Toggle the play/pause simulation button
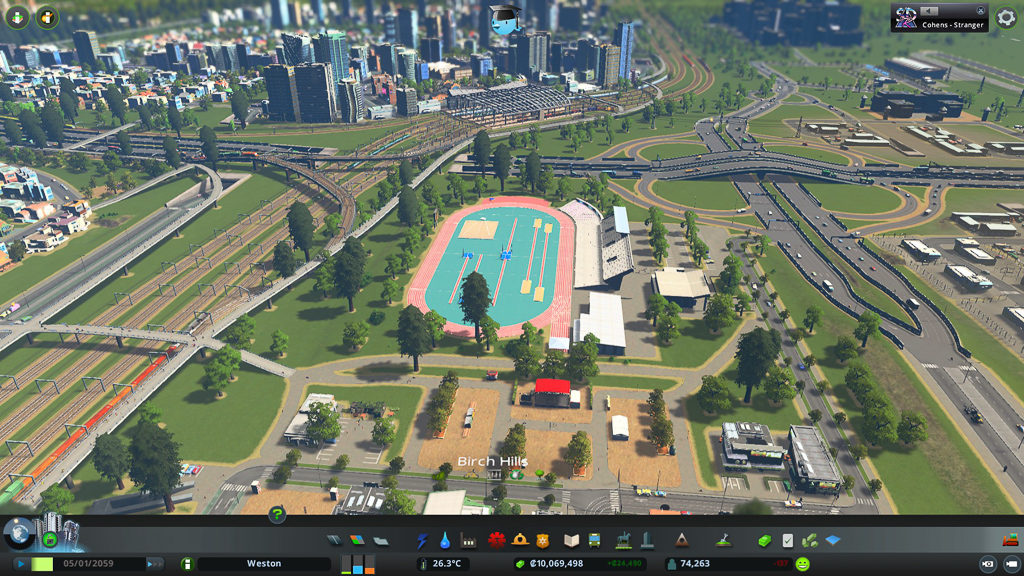 point(19,564)
